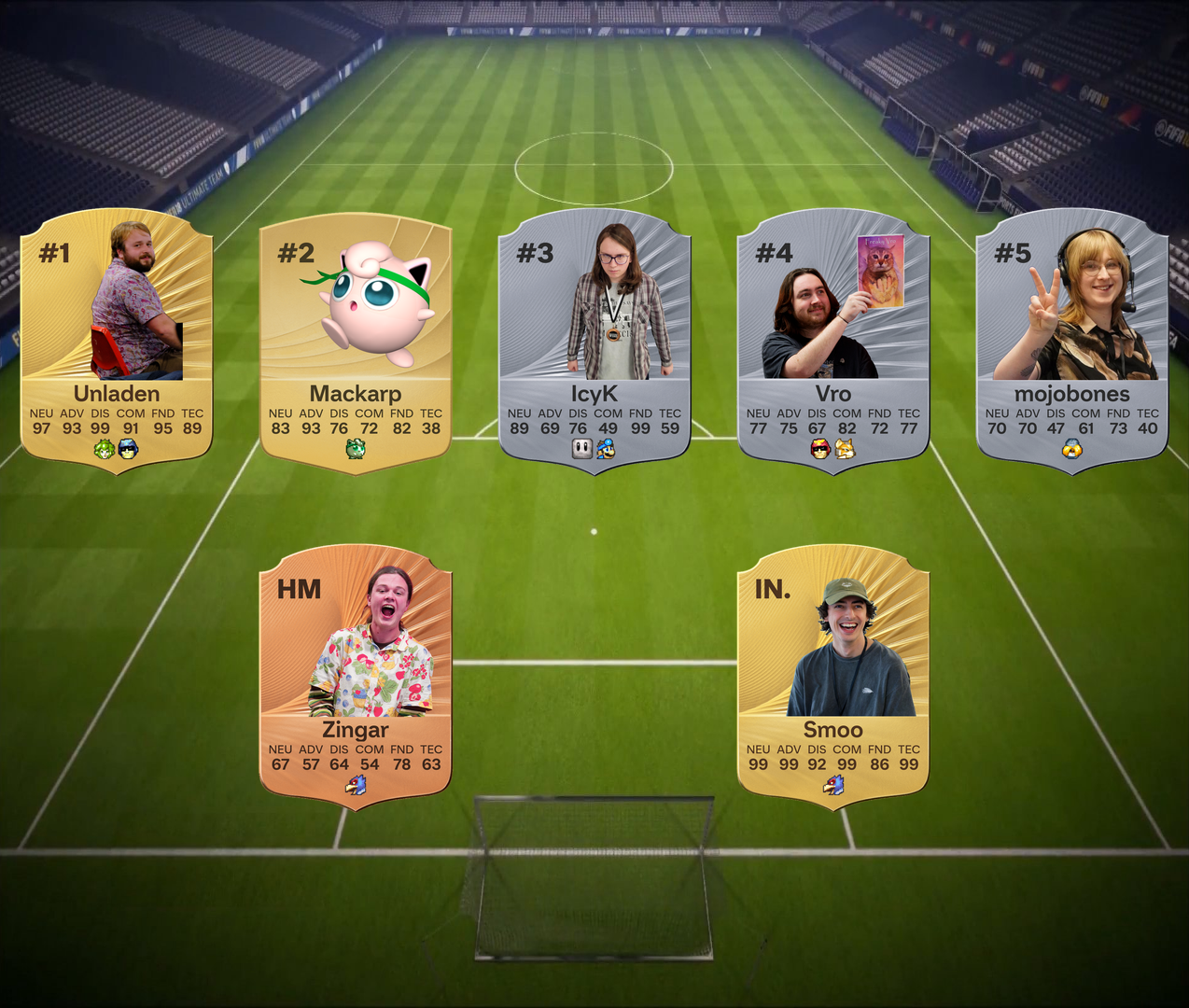Viewport: 1189px width, 1008px height.
Task: Choose the HM Zingar bronze card
Action: click(x=356, y=677)
